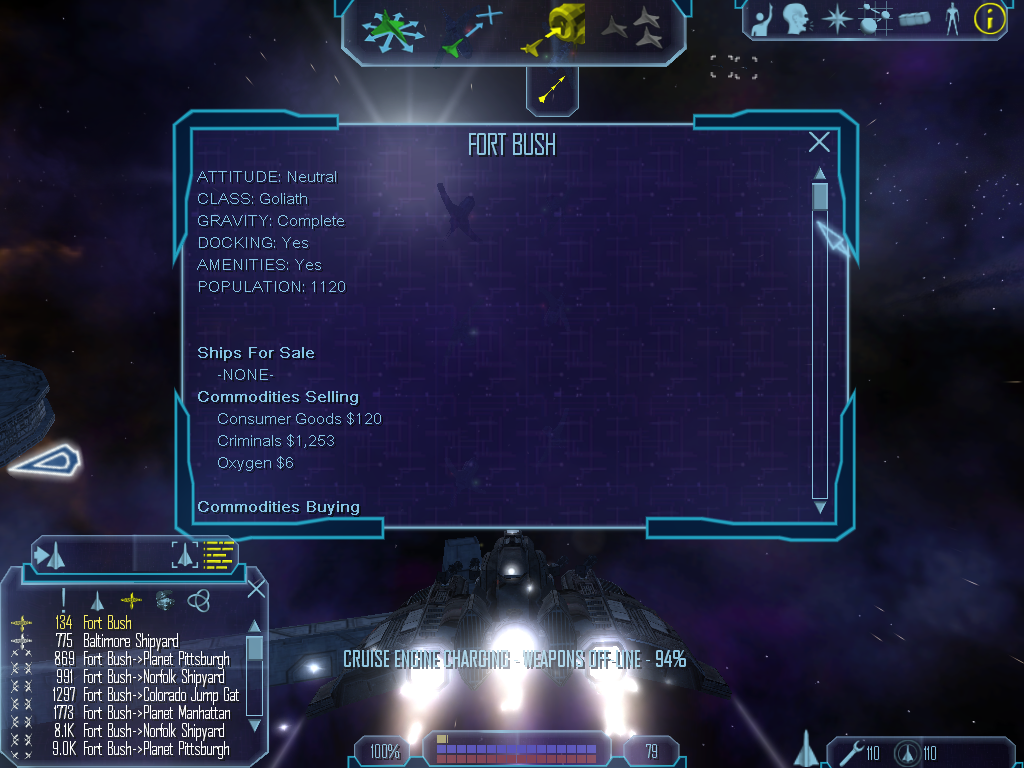The image size is (1024, 768).
Task: Switch to the interlocking rings contact filter
Action: (198, 599)
